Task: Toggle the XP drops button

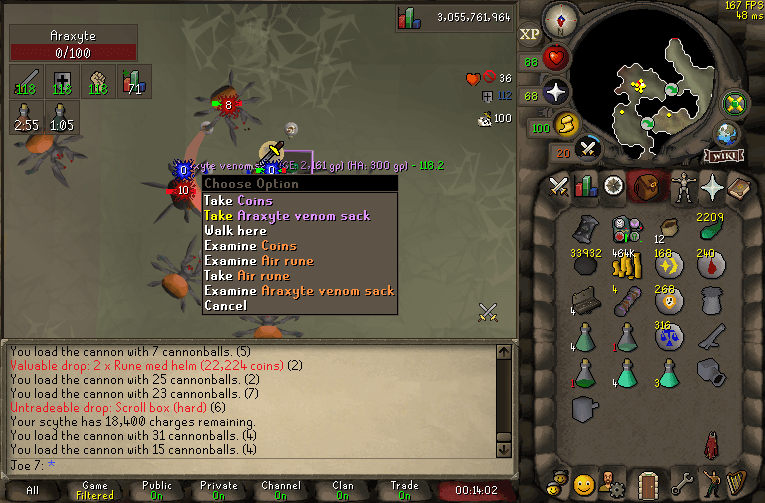Action: pos(530,35)
